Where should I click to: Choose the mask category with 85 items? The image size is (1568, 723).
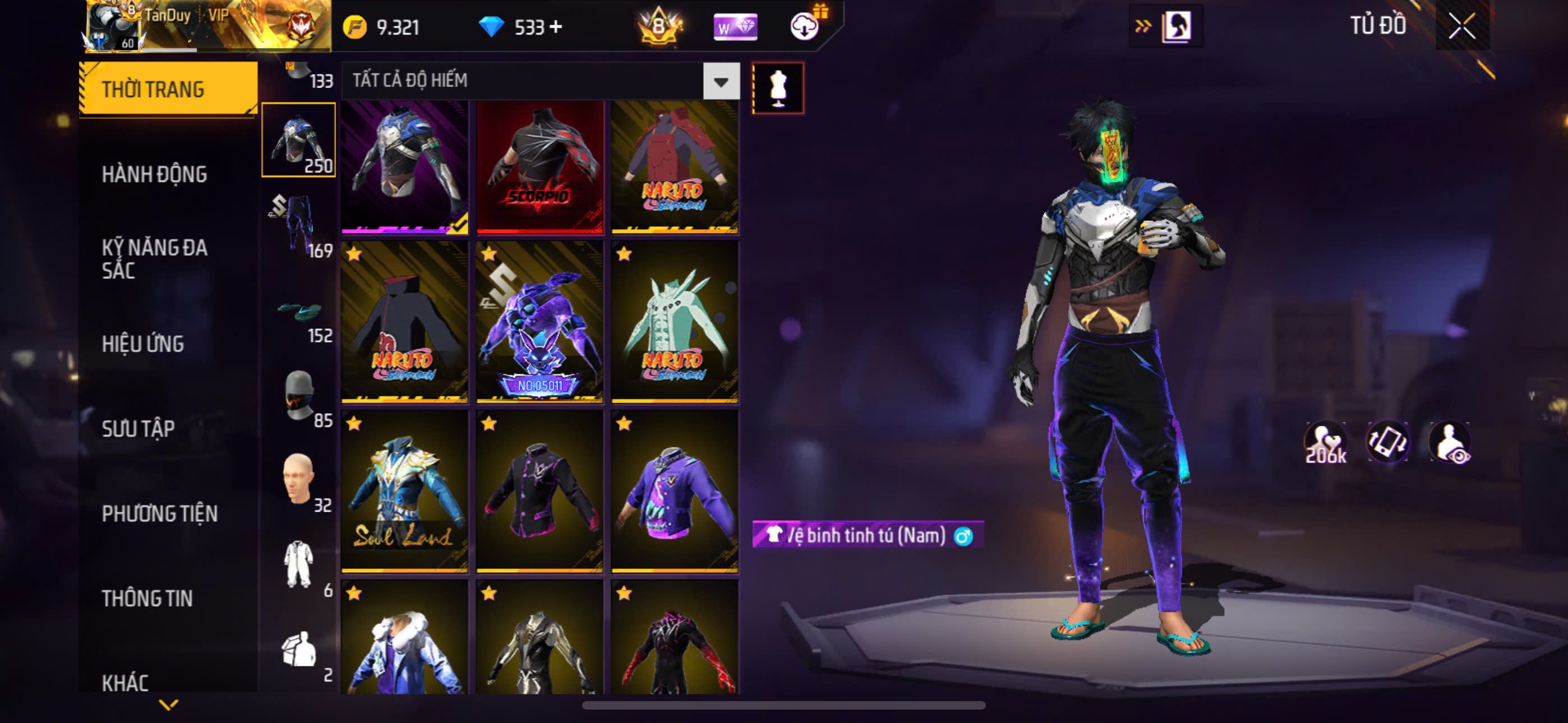coord(299,397)
